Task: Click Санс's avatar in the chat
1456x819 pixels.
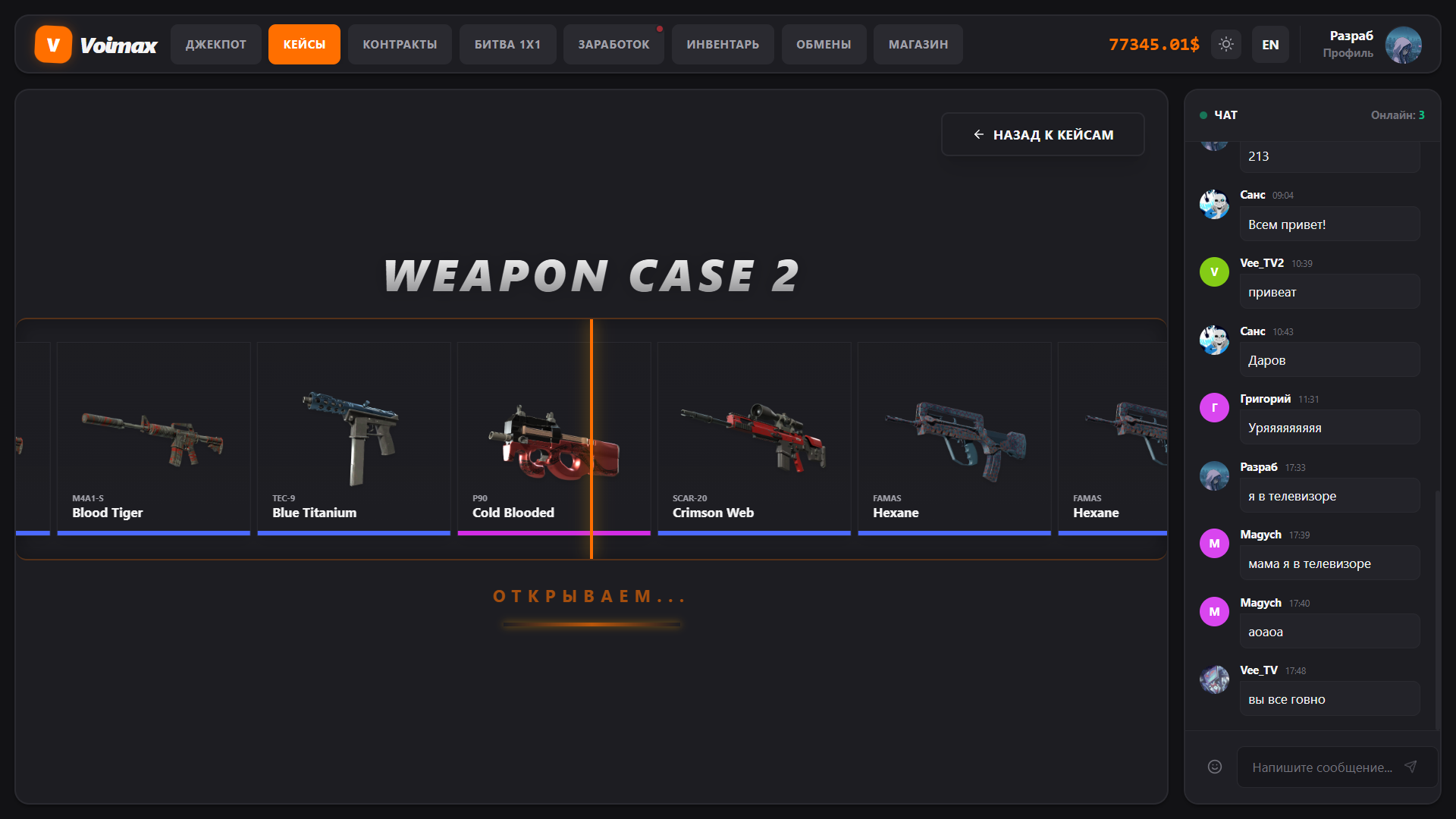Action: pos(1214,204)
